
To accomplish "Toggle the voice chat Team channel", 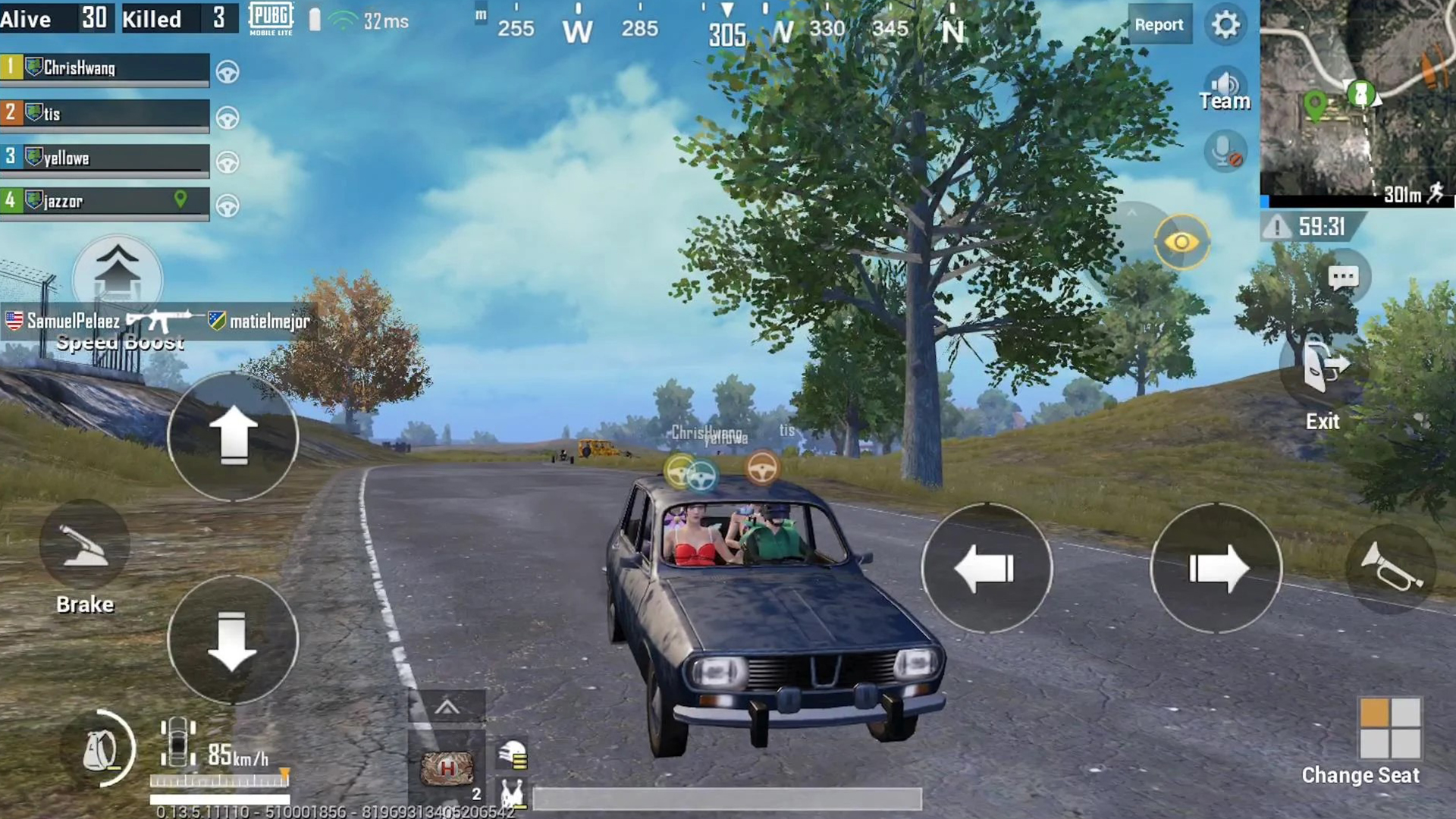I will (x=1225, y=87).
